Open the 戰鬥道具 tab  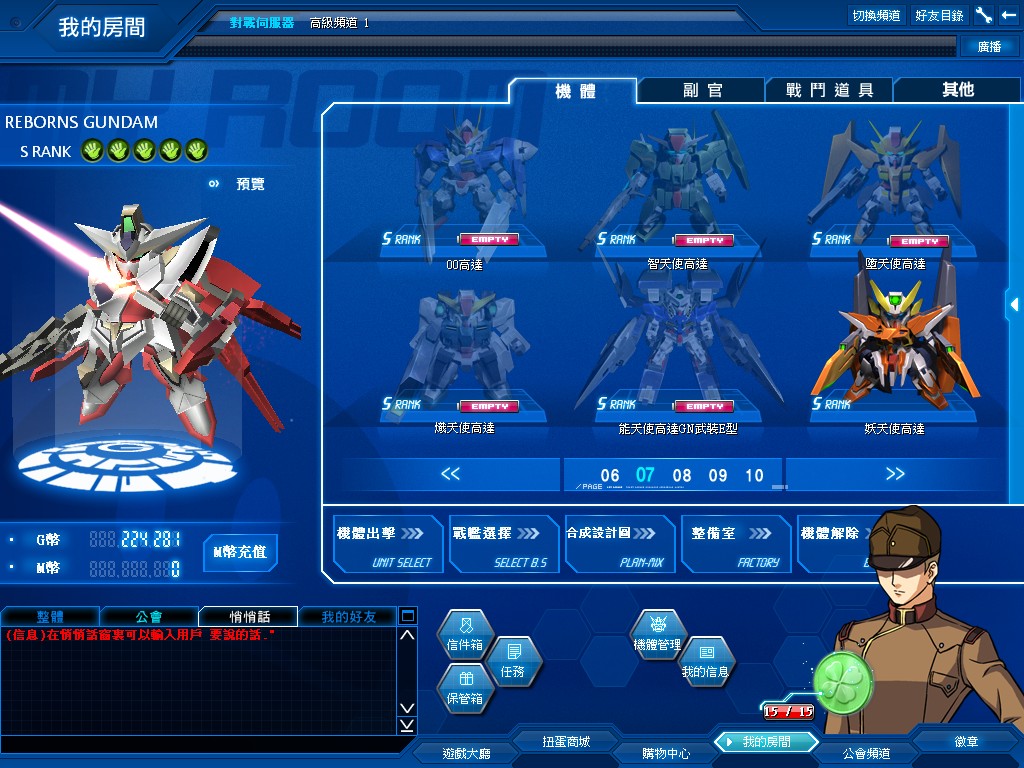pyautogui.click(x=829, y=90)
